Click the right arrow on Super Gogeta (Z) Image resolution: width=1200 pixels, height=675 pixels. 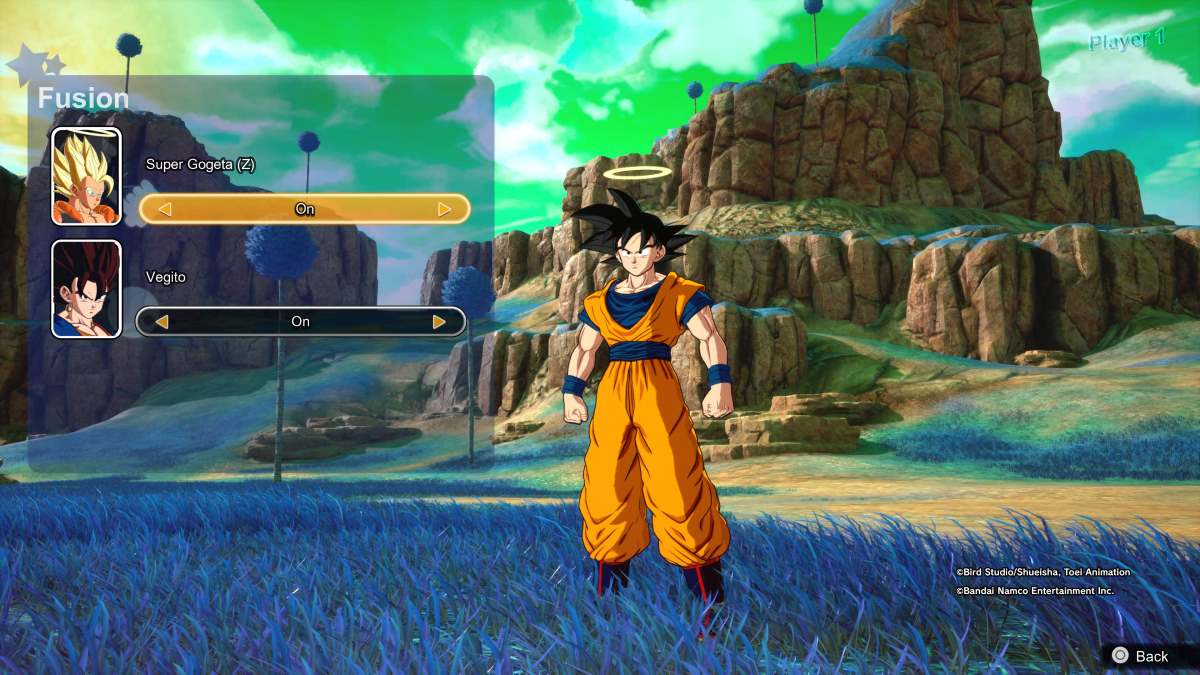pyautogui.click(x=444, y=209)
